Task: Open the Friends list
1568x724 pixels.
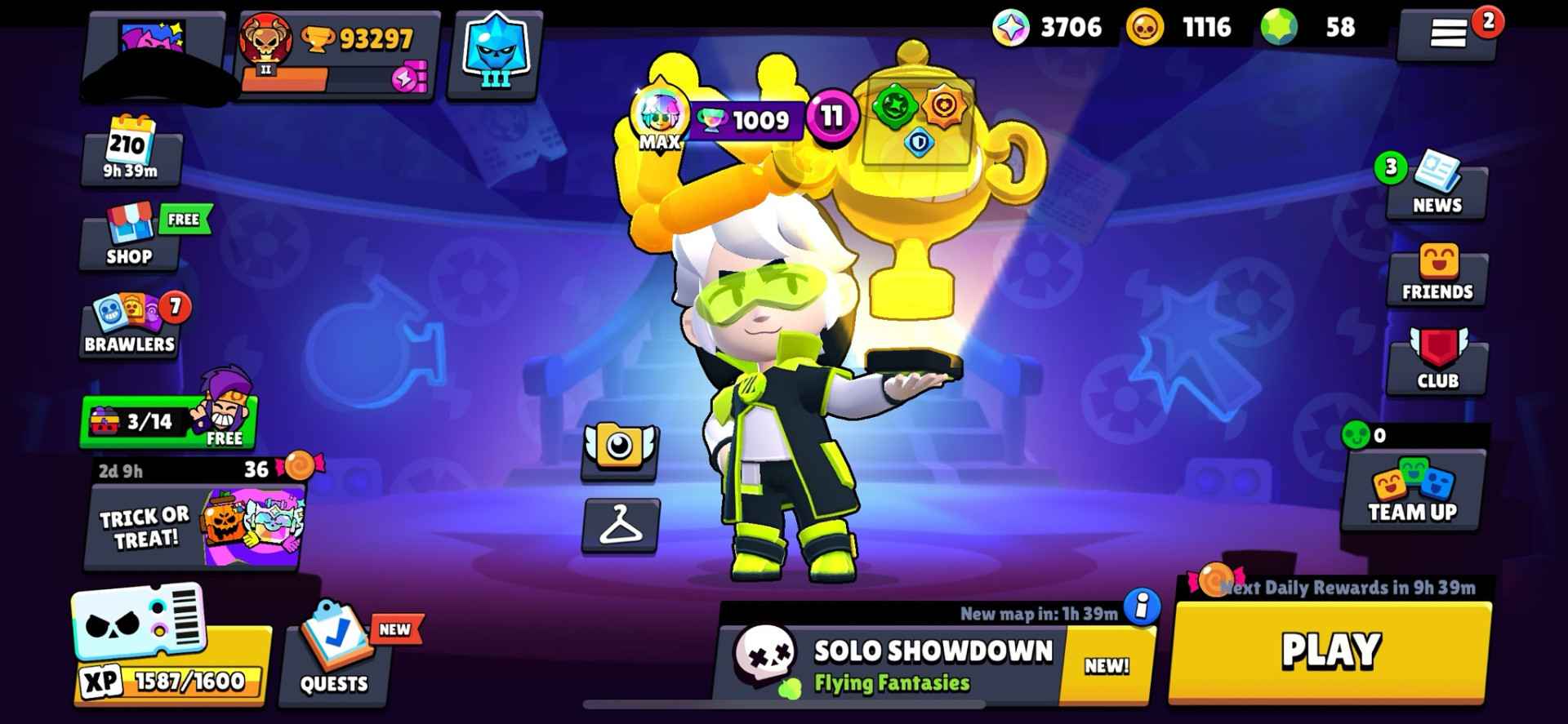Action: click(1435, 276)
